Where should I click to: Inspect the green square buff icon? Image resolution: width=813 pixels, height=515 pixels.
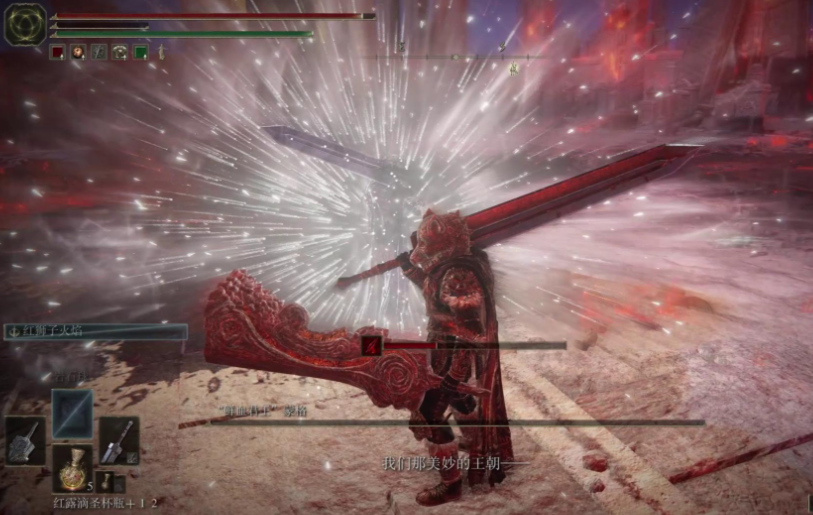141,52
